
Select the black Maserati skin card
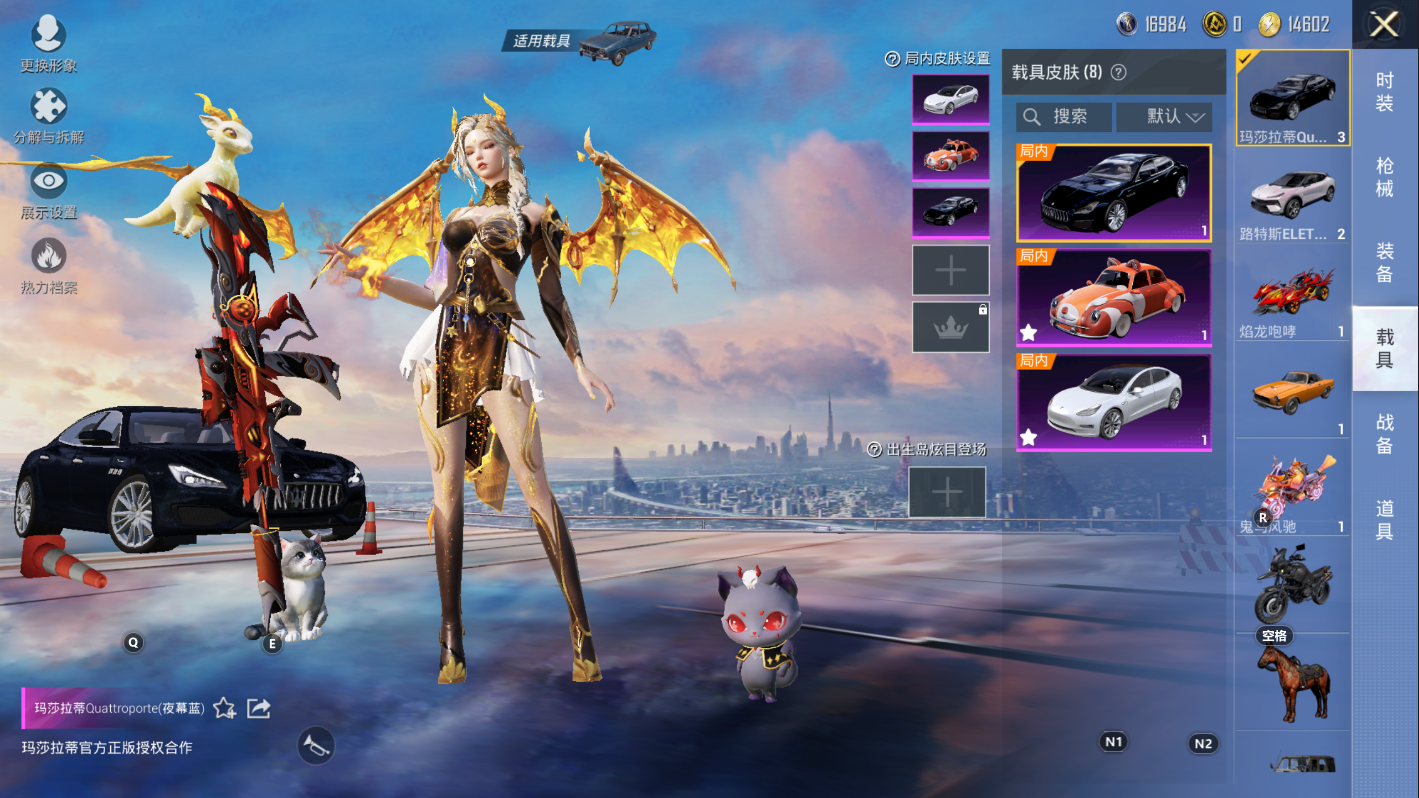(x=1113, y=193)
